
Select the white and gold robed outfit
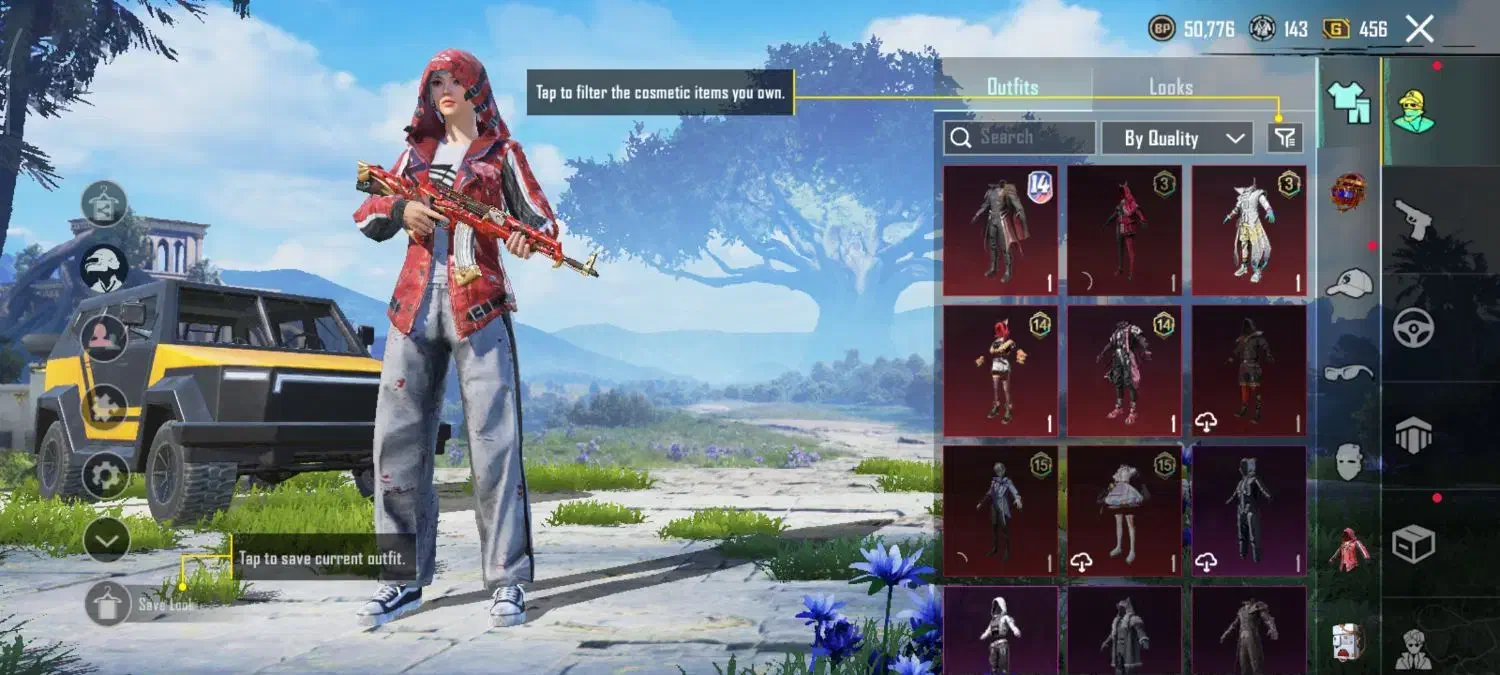tap(1248, 231)
